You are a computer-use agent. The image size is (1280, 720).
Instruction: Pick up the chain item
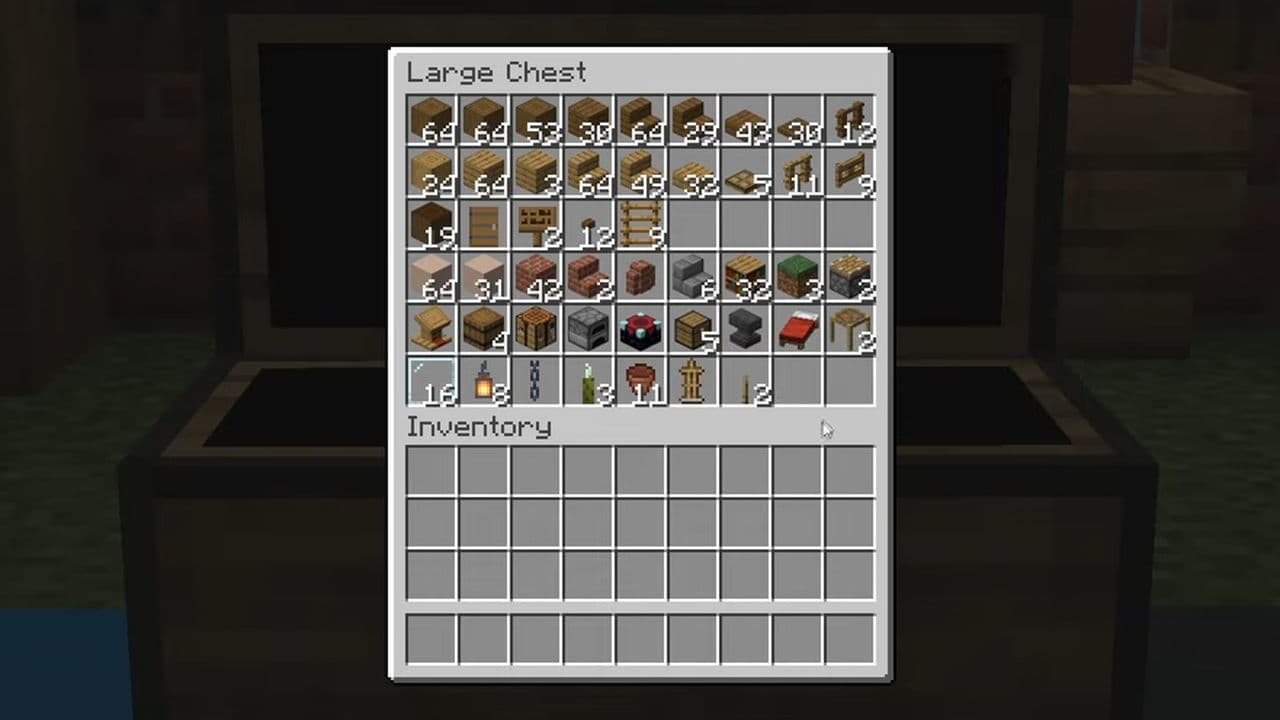coord(536,380)
